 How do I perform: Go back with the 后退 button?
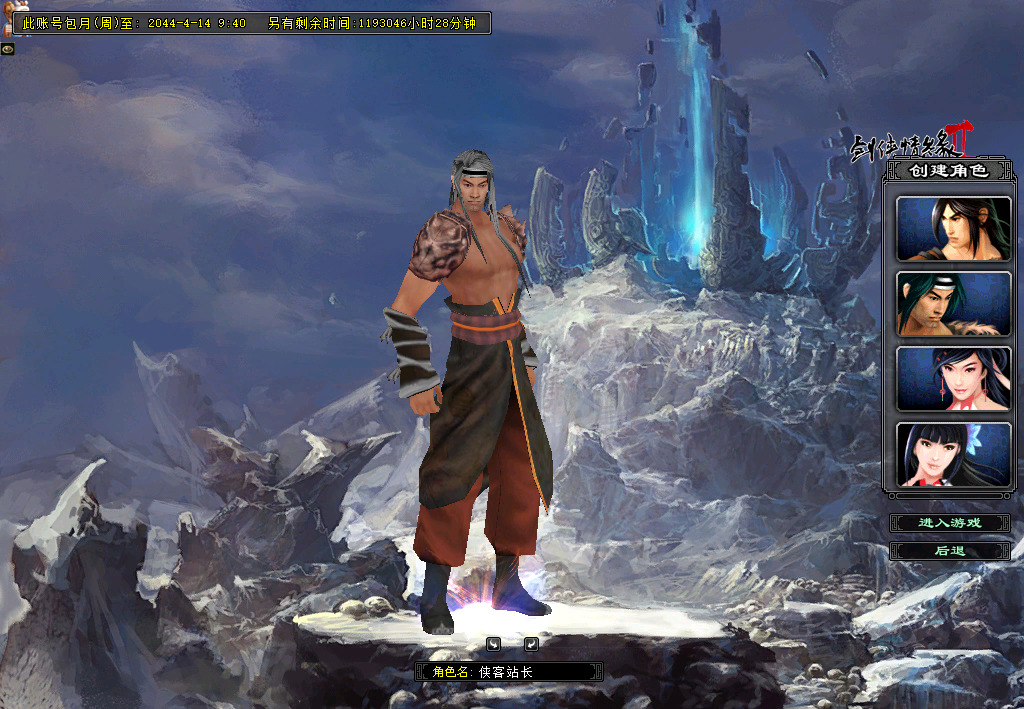(950, 551)
